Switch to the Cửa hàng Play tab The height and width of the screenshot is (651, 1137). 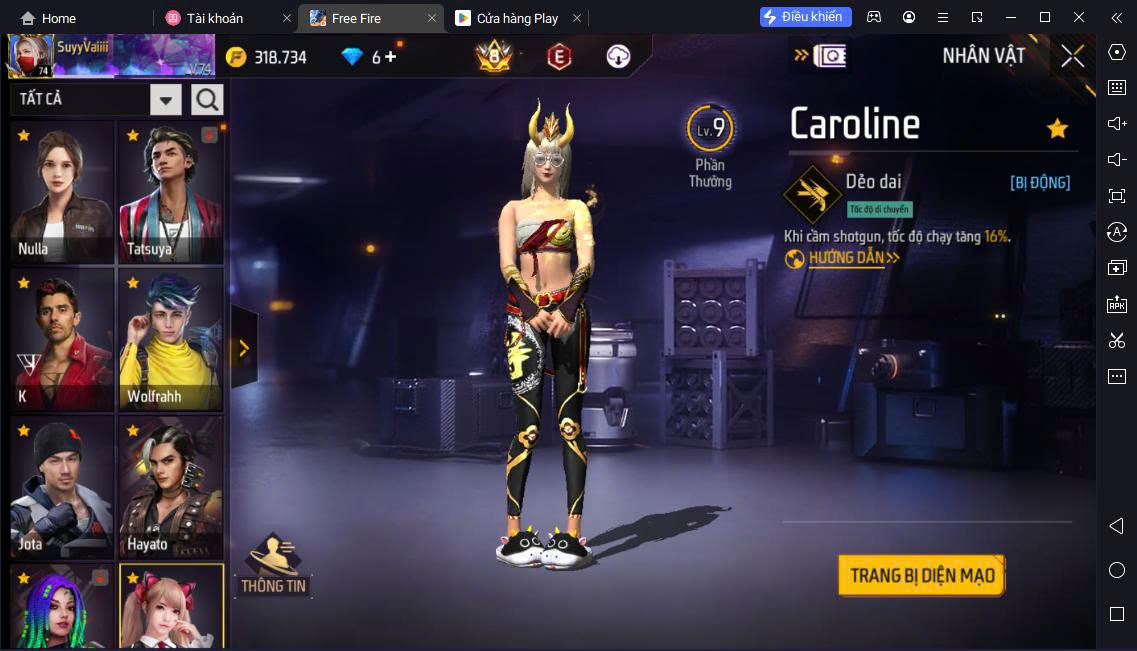coord(516,18)
